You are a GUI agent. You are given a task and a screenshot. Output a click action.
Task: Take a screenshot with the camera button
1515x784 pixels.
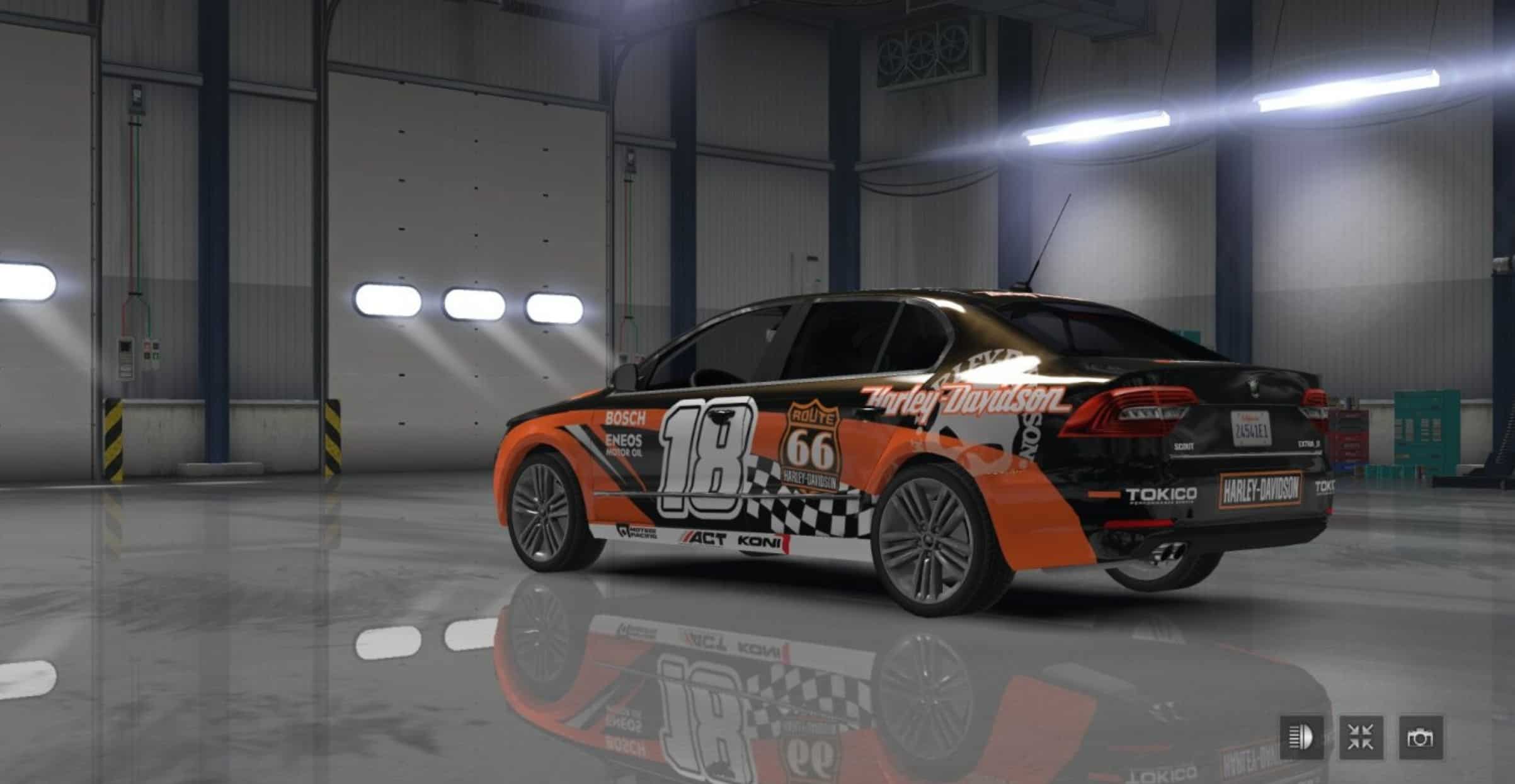1421,737
